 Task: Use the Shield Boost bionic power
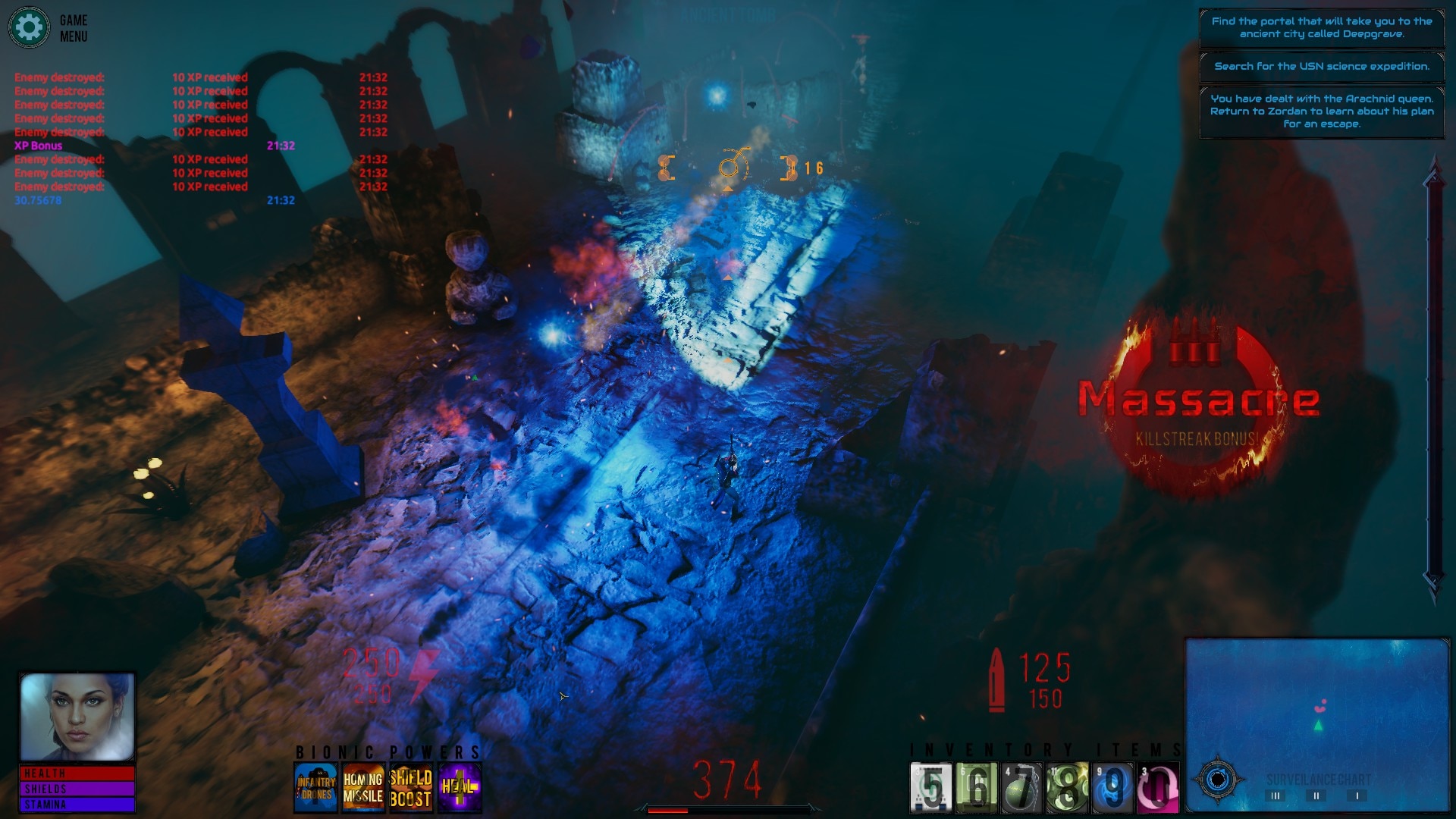pos(410,788)
